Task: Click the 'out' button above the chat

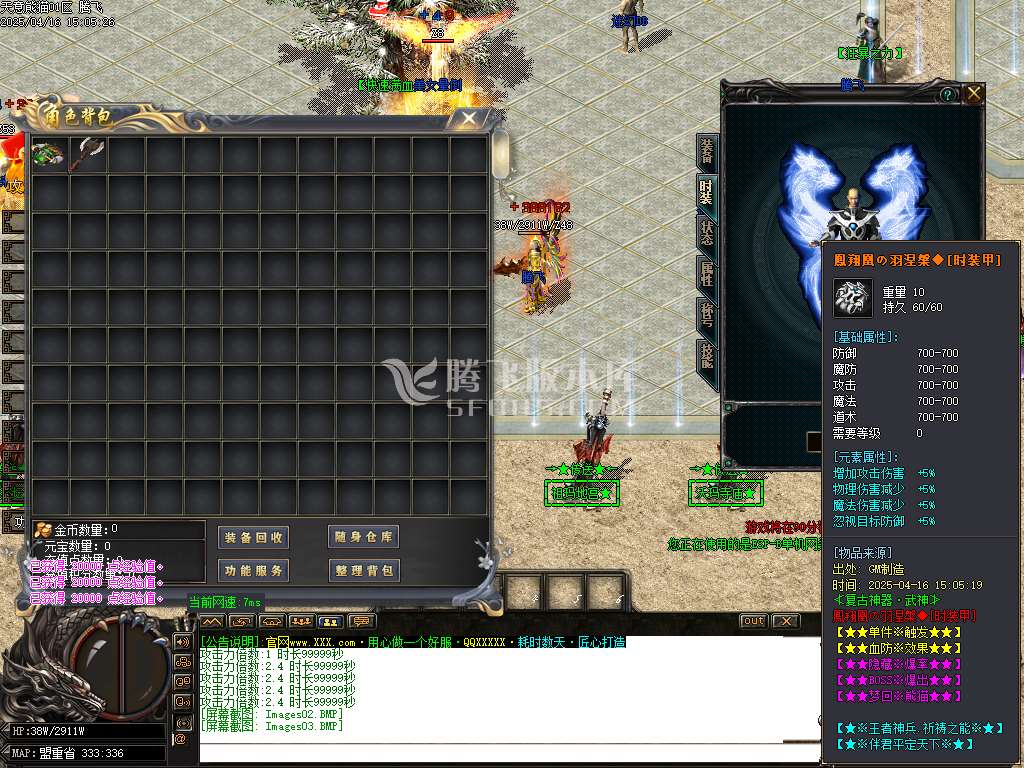Action: [753, 621]
